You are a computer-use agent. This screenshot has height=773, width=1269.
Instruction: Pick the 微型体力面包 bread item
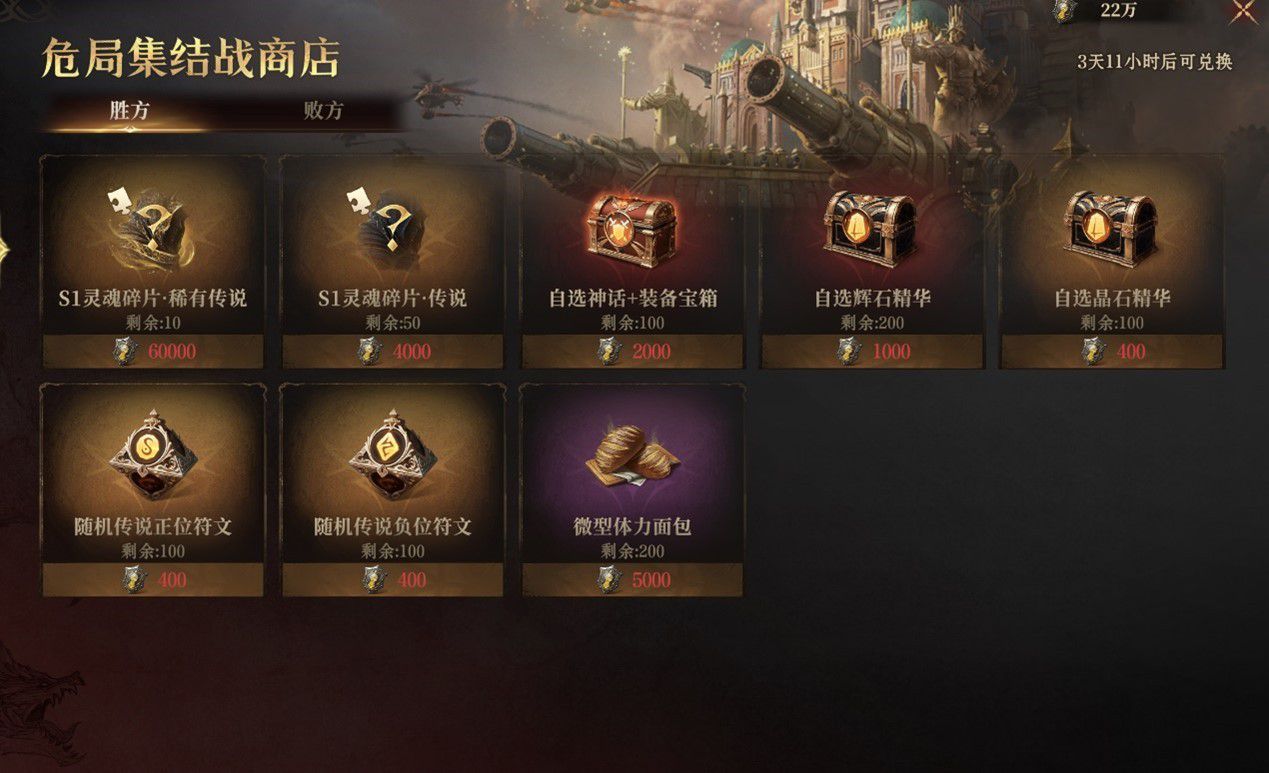click(x=633, y=490)
